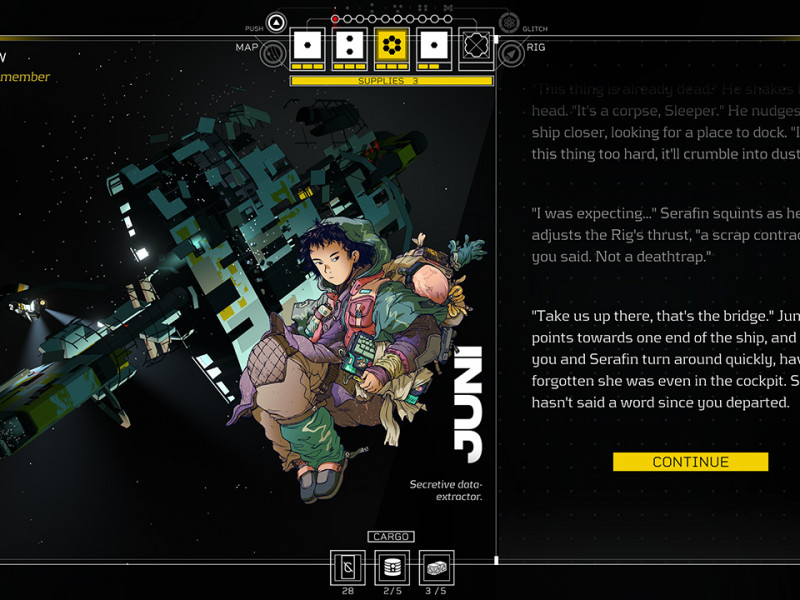
Task: Open the Rig ship screen
Action: click(x=511, y=52)
